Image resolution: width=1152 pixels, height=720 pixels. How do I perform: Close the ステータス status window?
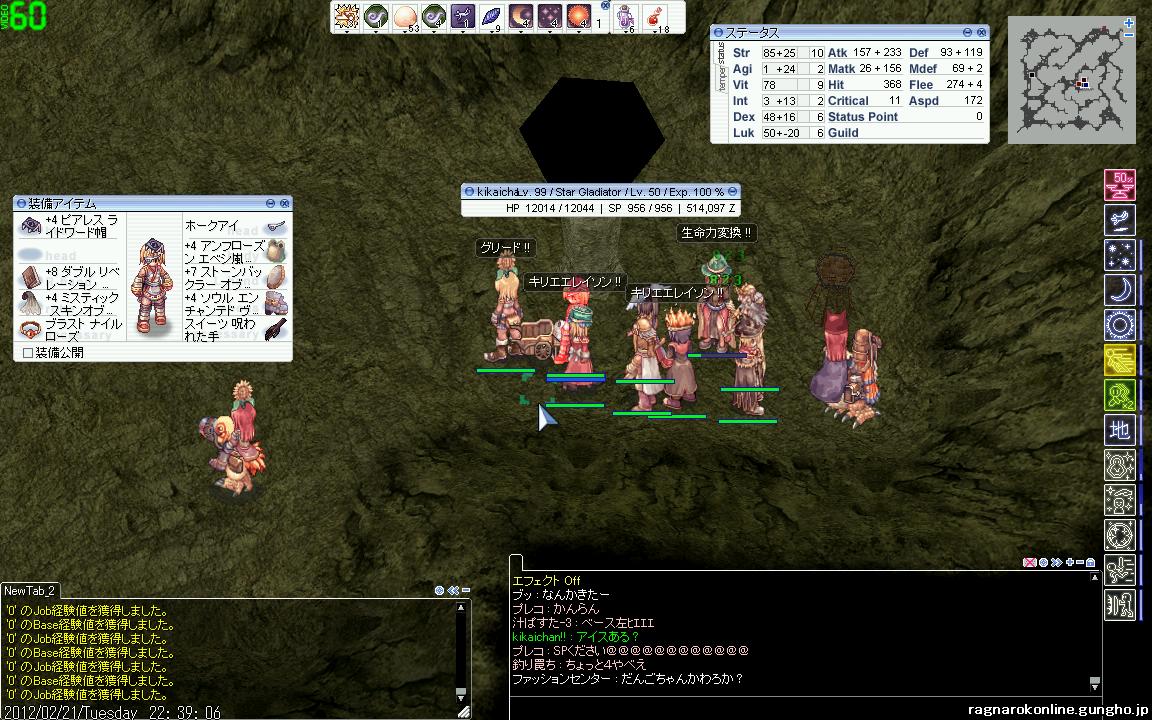[x=982, y=32]
